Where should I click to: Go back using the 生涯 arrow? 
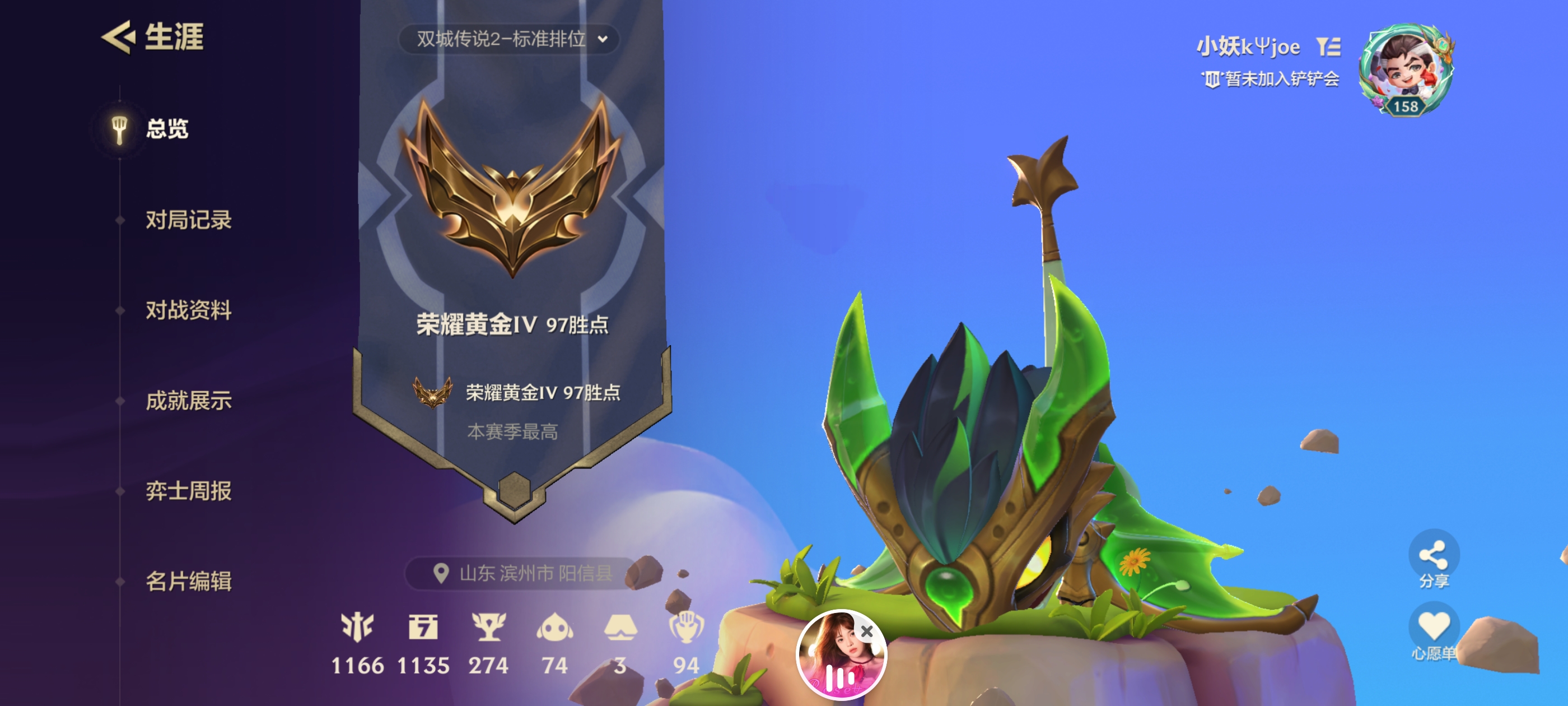pos(118,37)
